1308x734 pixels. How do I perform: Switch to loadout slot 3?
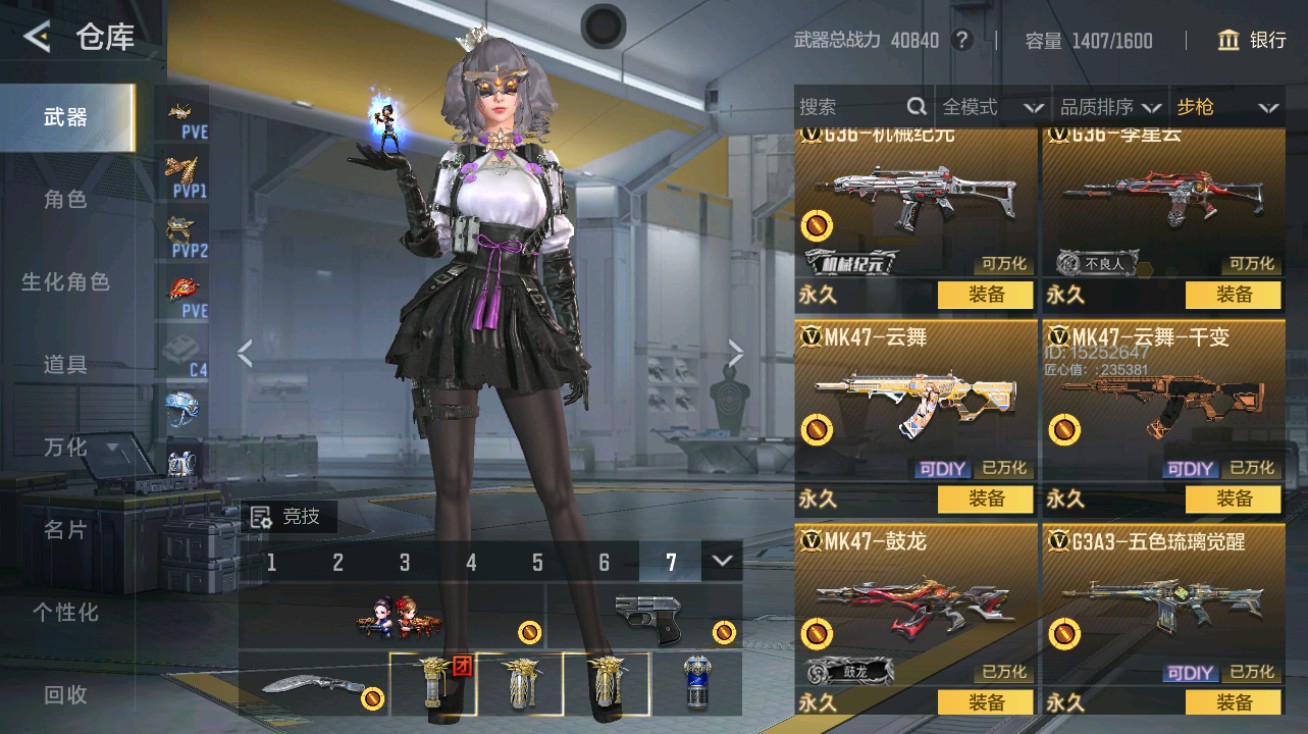(404, 563)
